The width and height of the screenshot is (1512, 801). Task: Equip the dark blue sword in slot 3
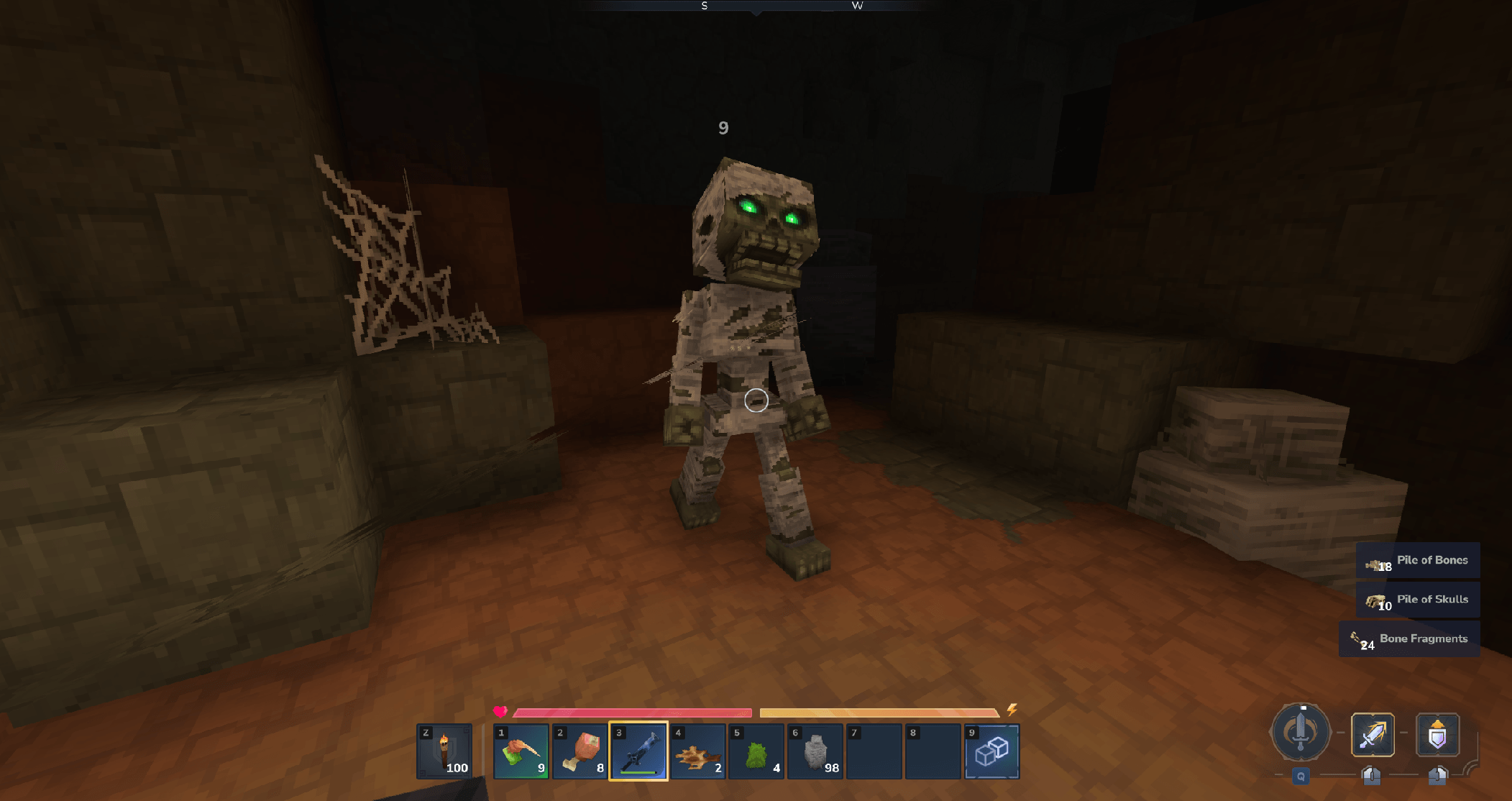(638, 751)
